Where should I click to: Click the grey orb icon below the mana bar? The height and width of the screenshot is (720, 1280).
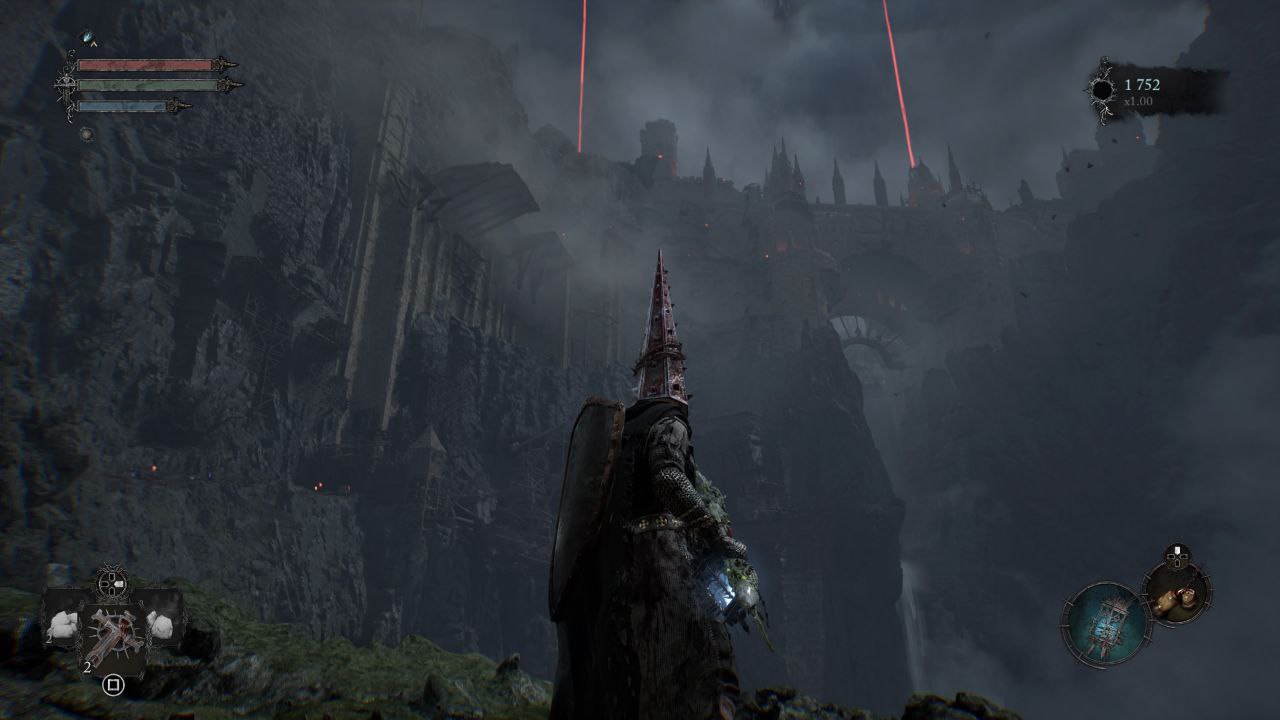[87, 134]
